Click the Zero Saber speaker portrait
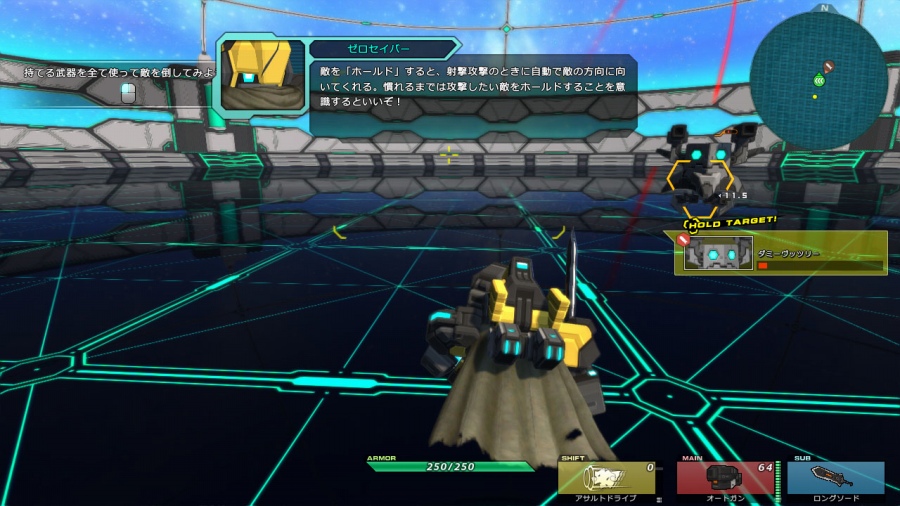 coord(262,74)
